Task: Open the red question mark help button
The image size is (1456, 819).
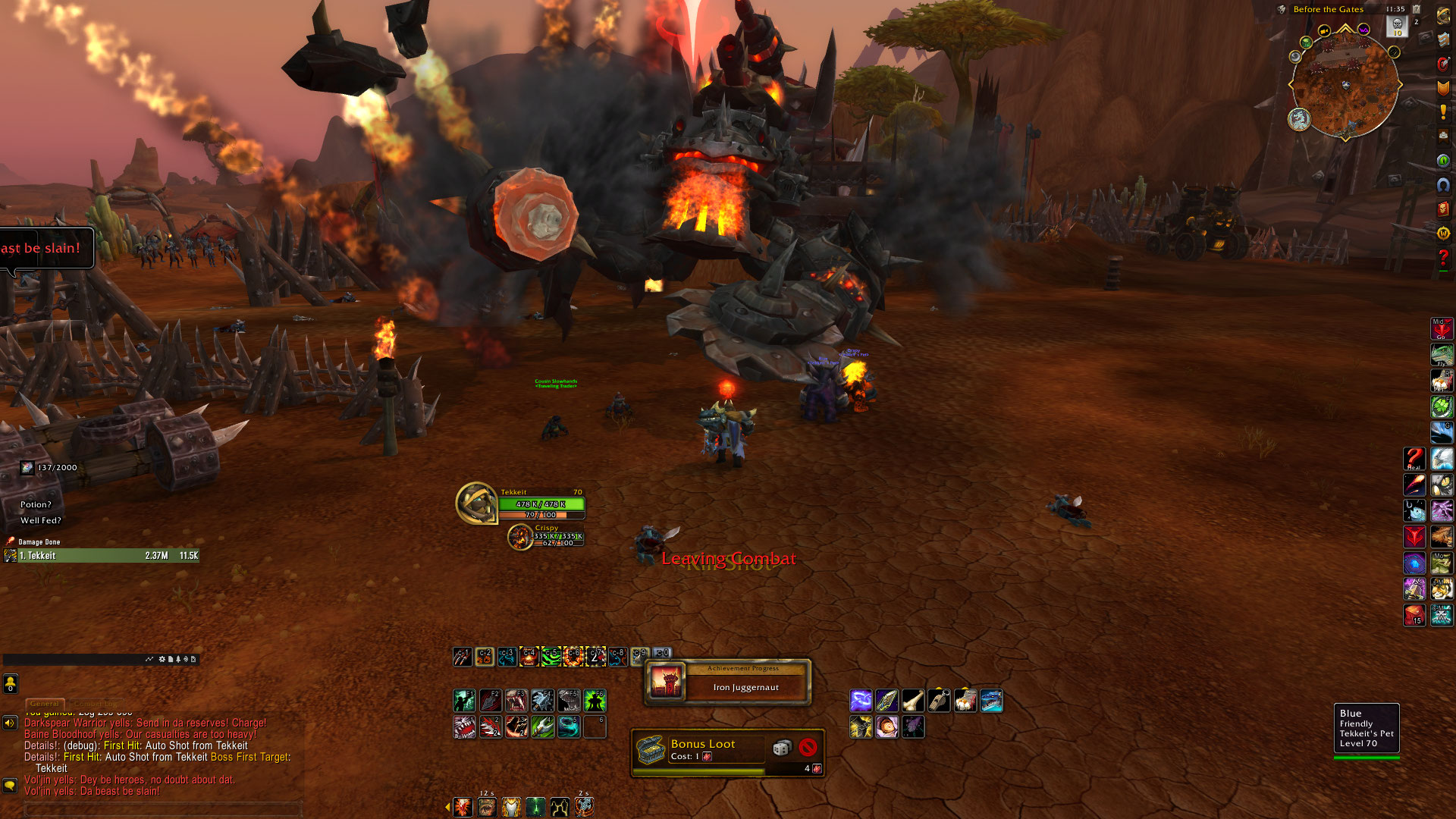Action: tap(1443, 259)
